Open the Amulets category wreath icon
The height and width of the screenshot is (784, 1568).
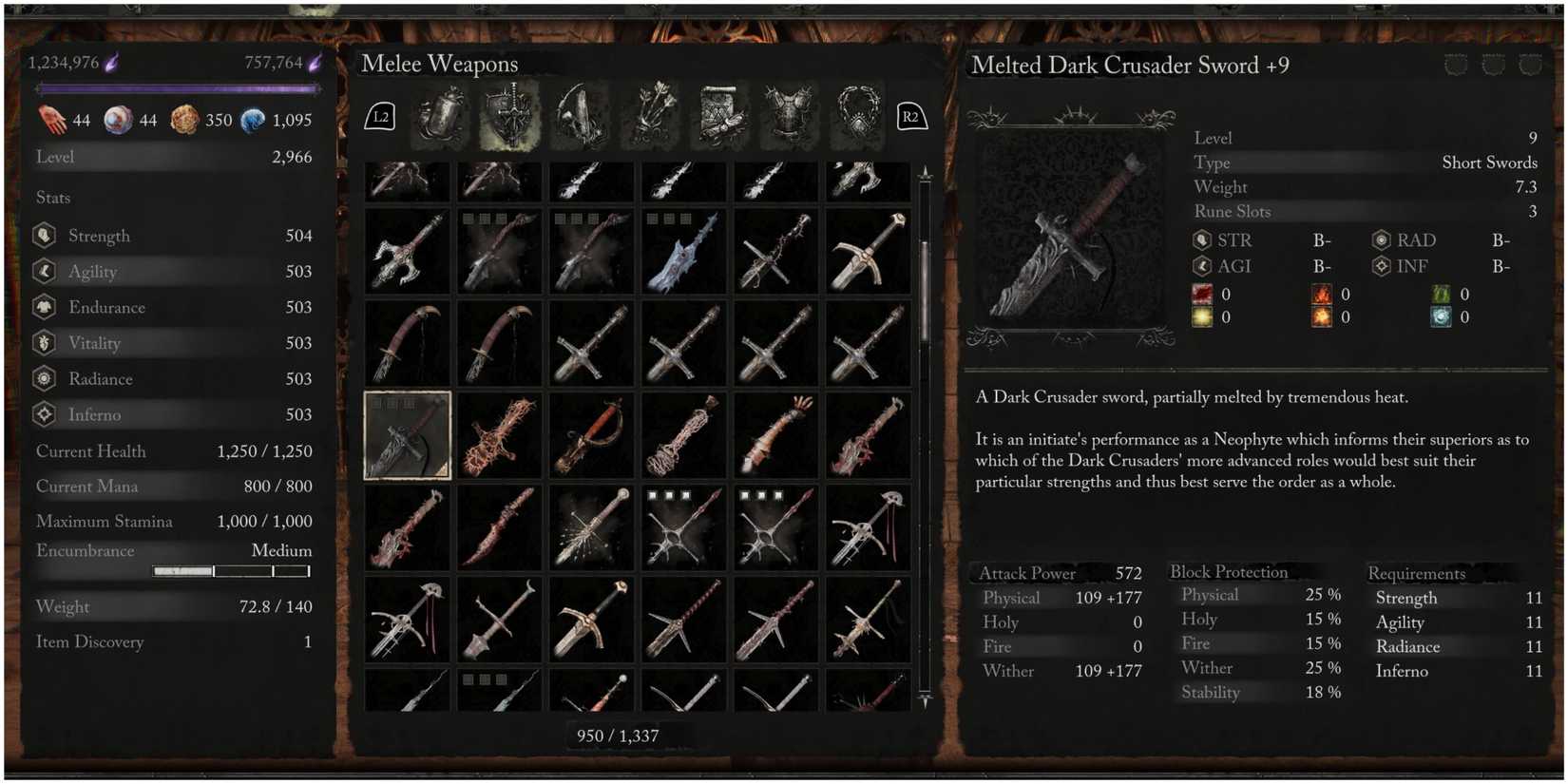[856, 116]
